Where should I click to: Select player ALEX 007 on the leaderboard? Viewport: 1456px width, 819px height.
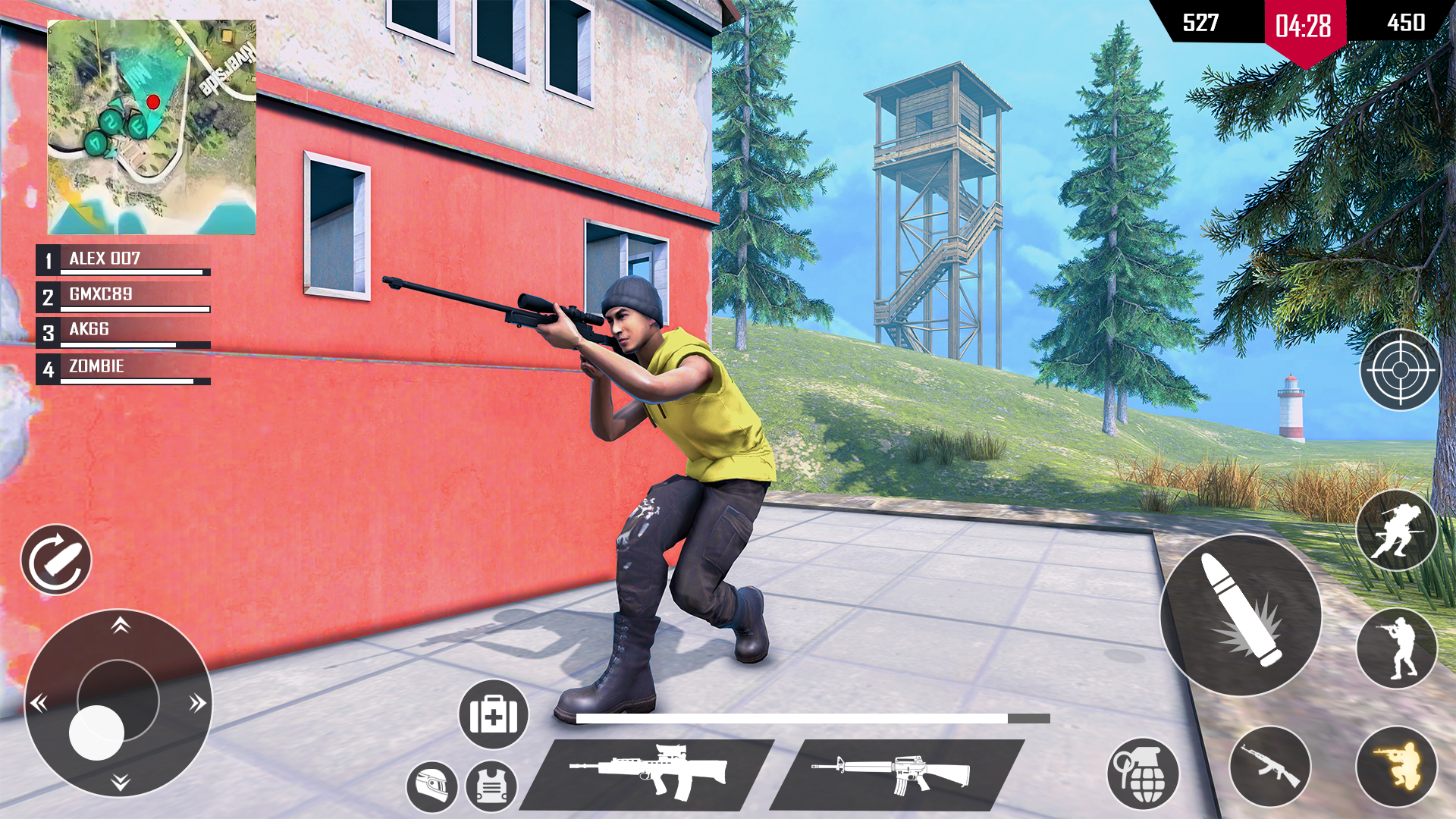point(121,259)
